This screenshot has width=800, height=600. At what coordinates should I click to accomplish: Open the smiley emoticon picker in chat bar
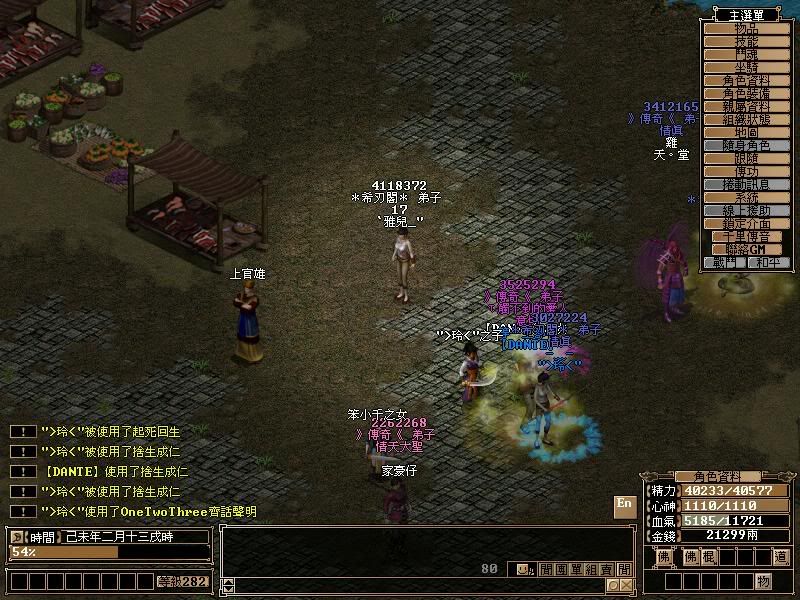(523, 569)
